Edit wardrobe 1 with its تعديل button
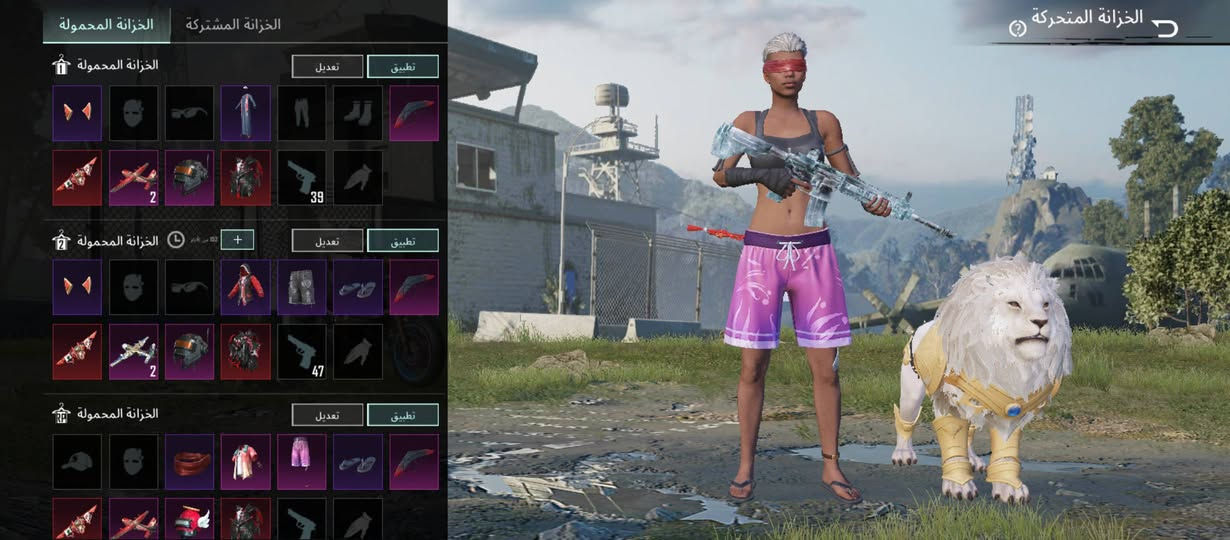The image size is (1230, 540). click(x=327, y=66)
